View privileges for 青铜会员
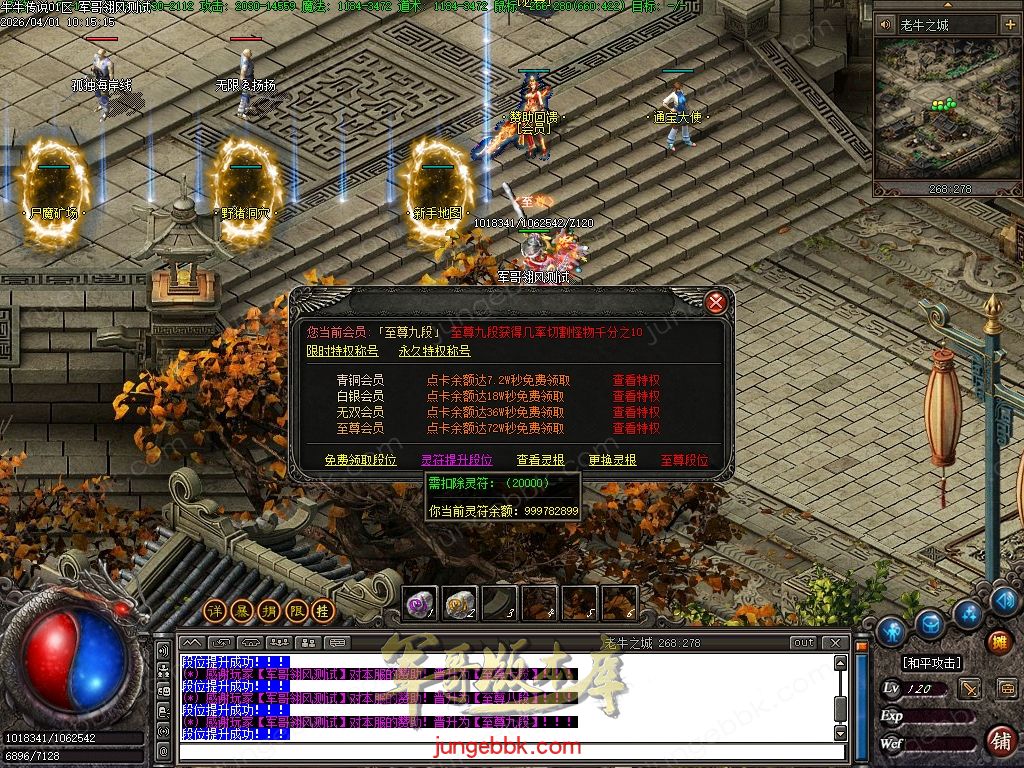 coord(636,381)
